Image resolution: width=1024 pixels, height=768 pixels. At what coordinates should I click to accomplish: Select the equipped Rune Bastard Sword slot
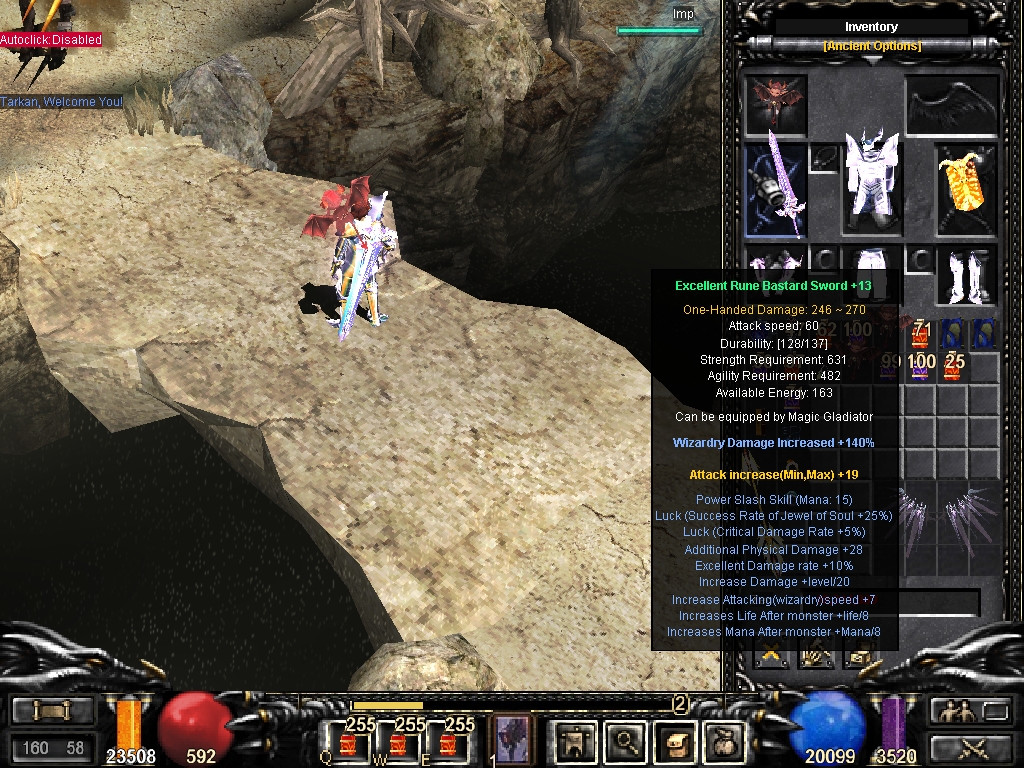(776, 190)
